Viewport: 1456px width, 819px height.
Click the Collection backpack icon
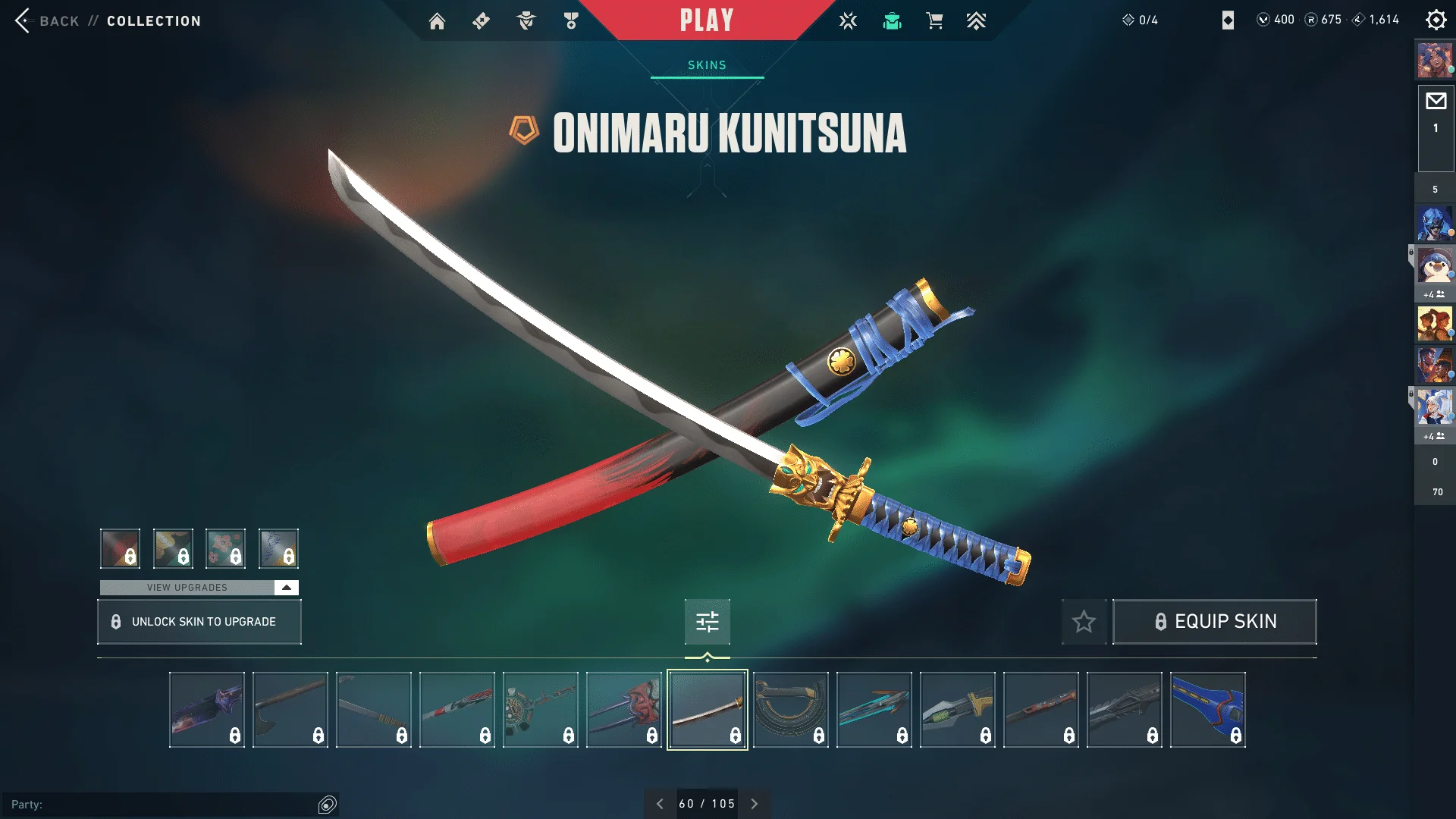tap(893, 20)
